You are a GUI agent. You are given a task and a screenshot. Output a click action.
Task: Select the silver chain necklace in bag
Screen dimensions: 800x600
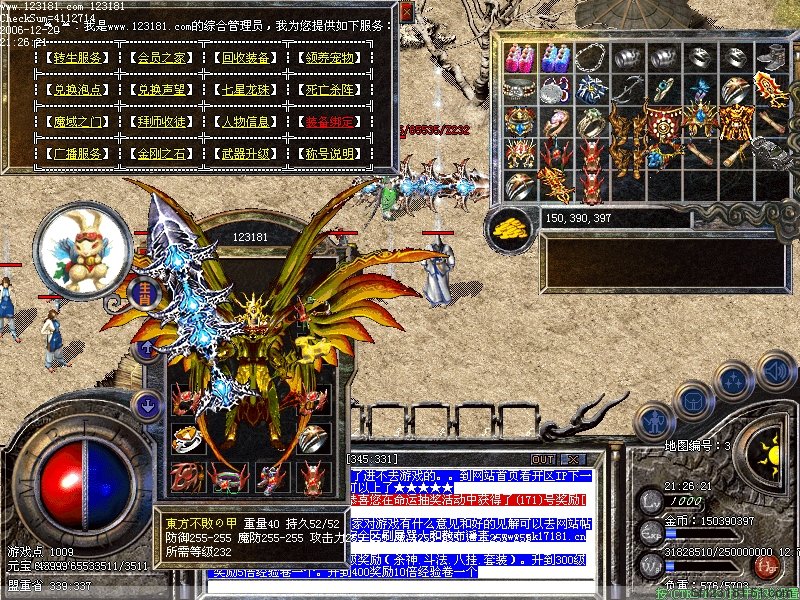pos(590,58)
